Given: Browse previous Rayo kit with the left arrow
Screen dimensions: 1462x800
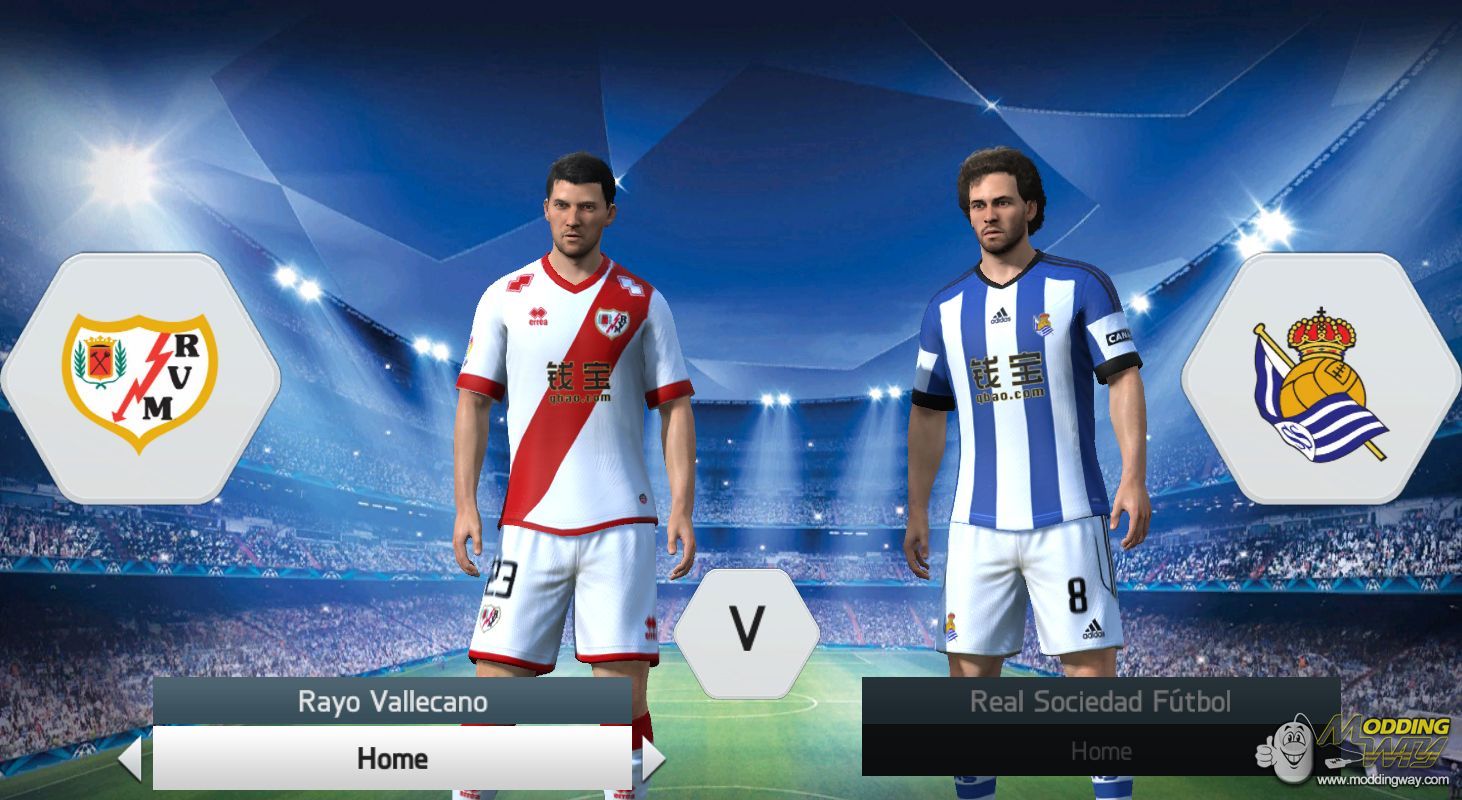Looking at the screenshot, I should [x=131, y=758].
